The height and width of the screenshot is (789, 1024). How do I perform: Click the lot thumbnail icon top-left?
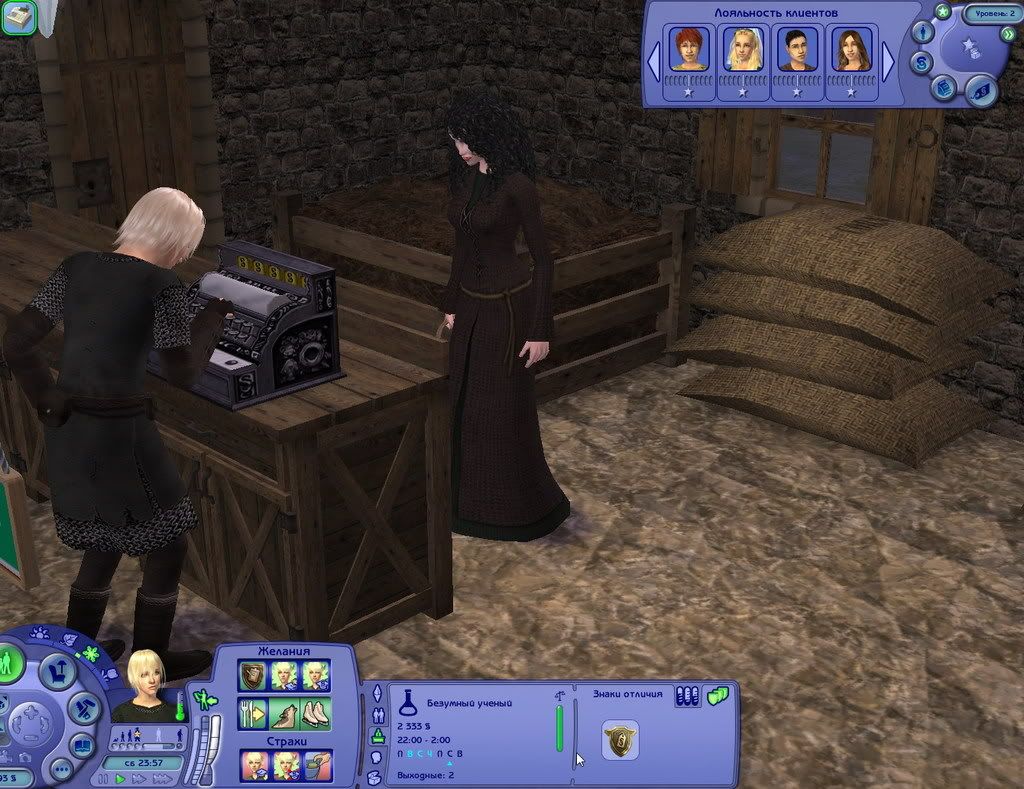(x=19, y=18)
